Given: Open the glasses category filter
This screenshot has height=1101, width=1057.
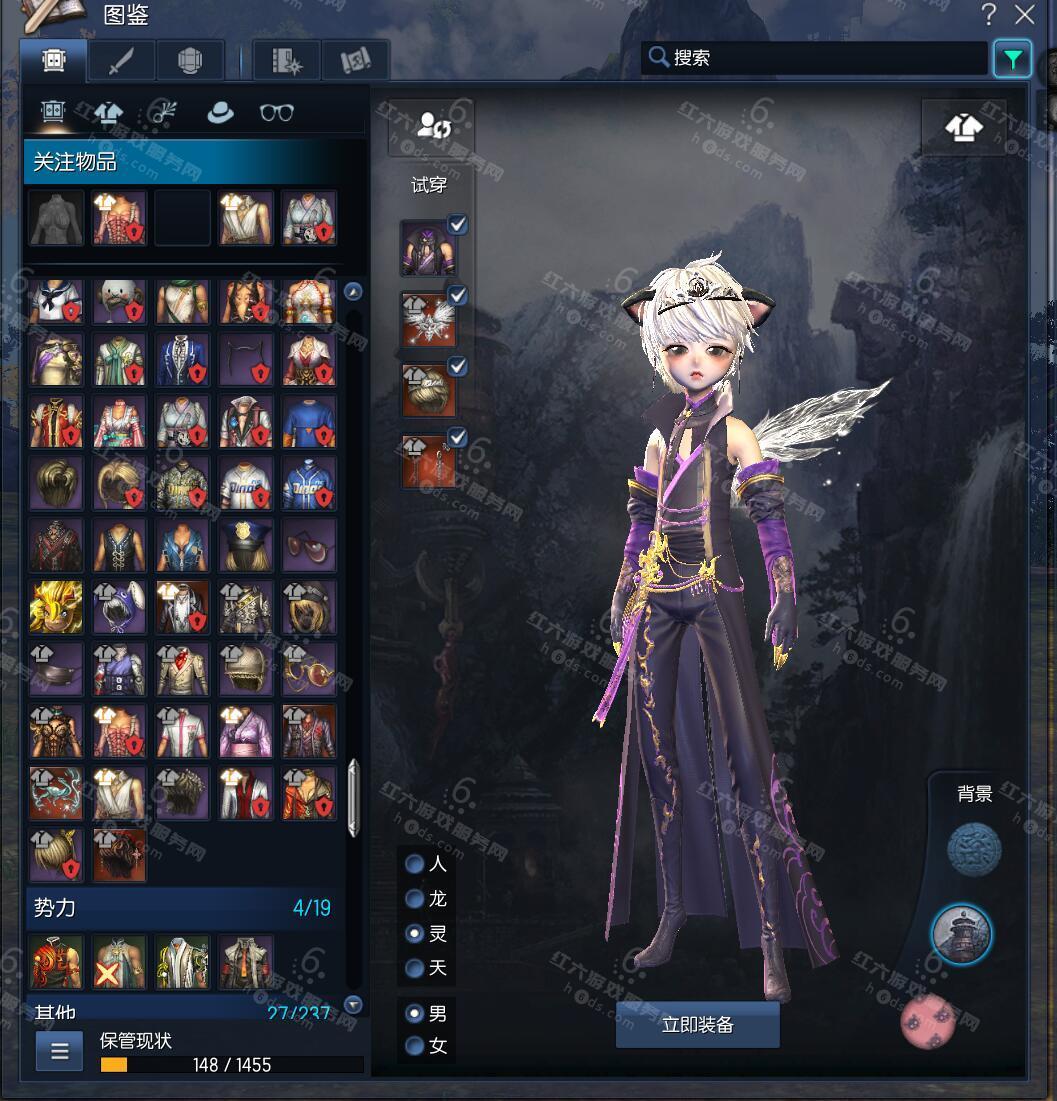Looking at the screenshot, I should (x=277, y=113).
